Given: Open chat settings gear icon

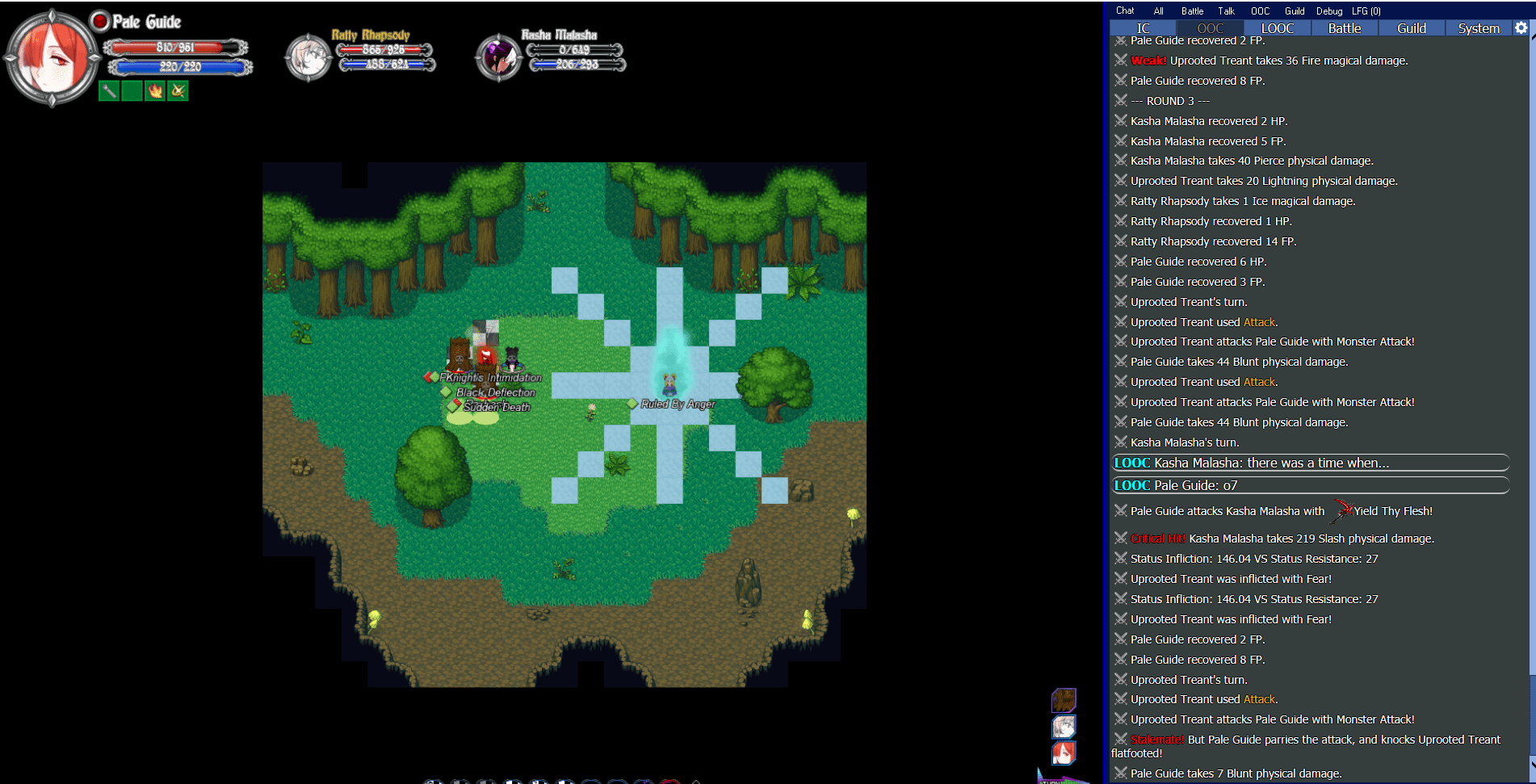Looking at the screenshot, I should [1521, 28].
